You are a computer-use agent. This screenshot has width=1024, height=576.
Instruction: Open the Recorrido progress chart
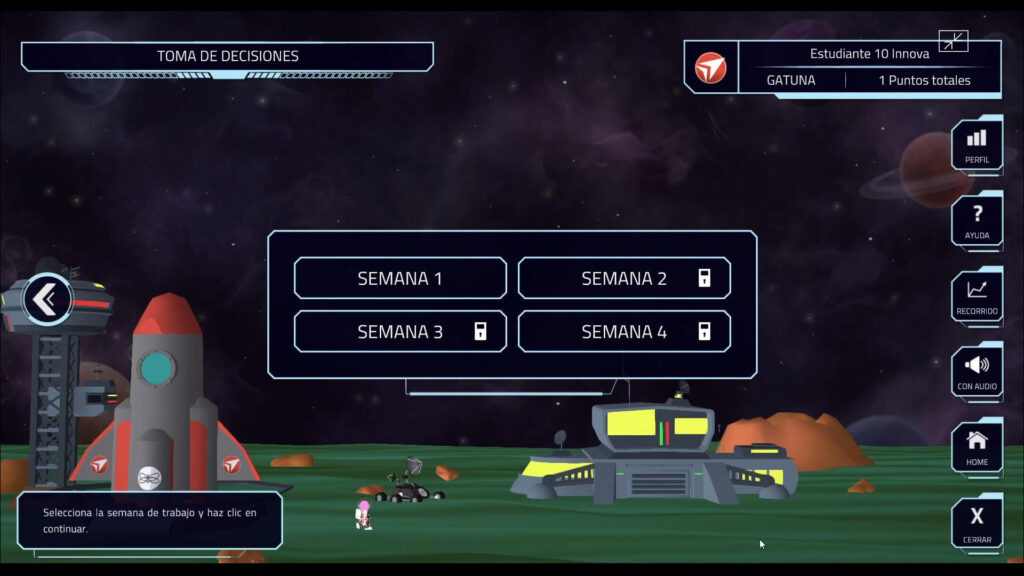point(977,297)
